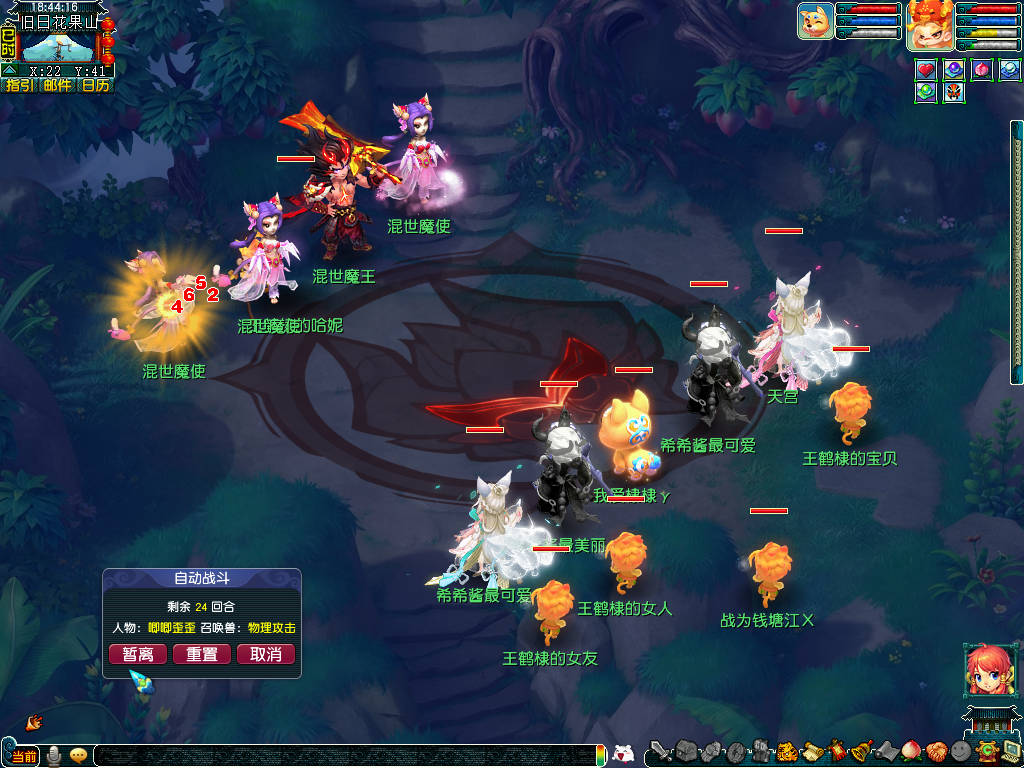Open the golden bell icon in toolbar
Viewport: 1024px width, 768px height.
(x=861, y=751)
